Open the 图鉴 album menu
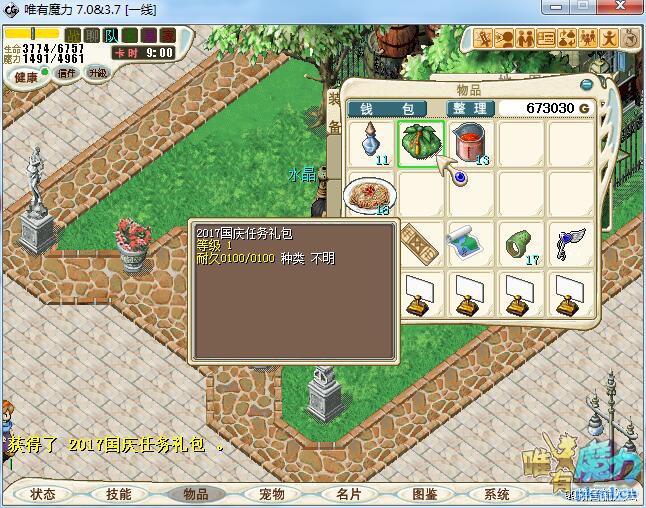 point(424,494)
